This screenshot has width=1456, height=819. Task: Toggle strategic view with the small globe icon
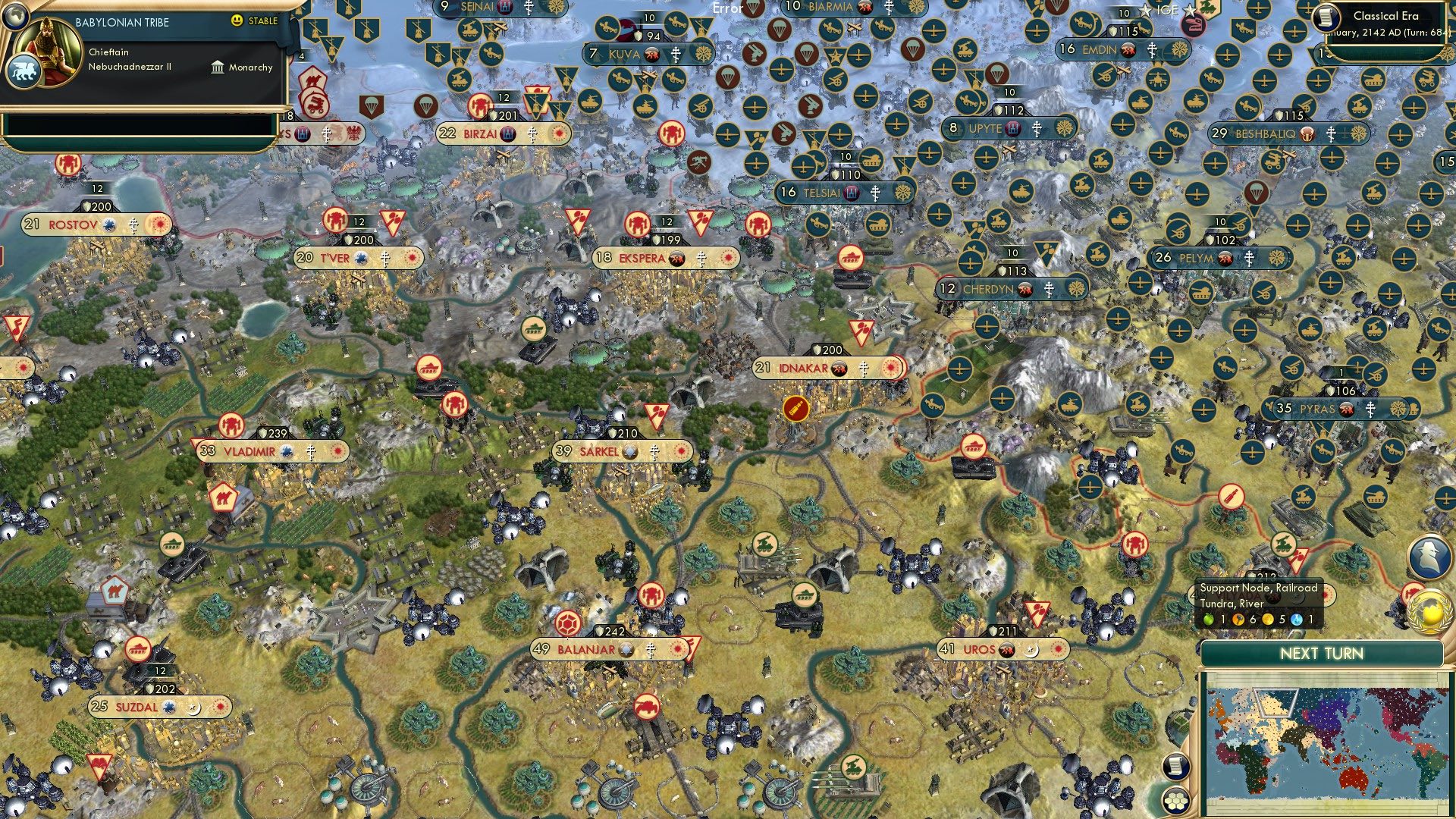pyautogui.click(x=16, y=16)
